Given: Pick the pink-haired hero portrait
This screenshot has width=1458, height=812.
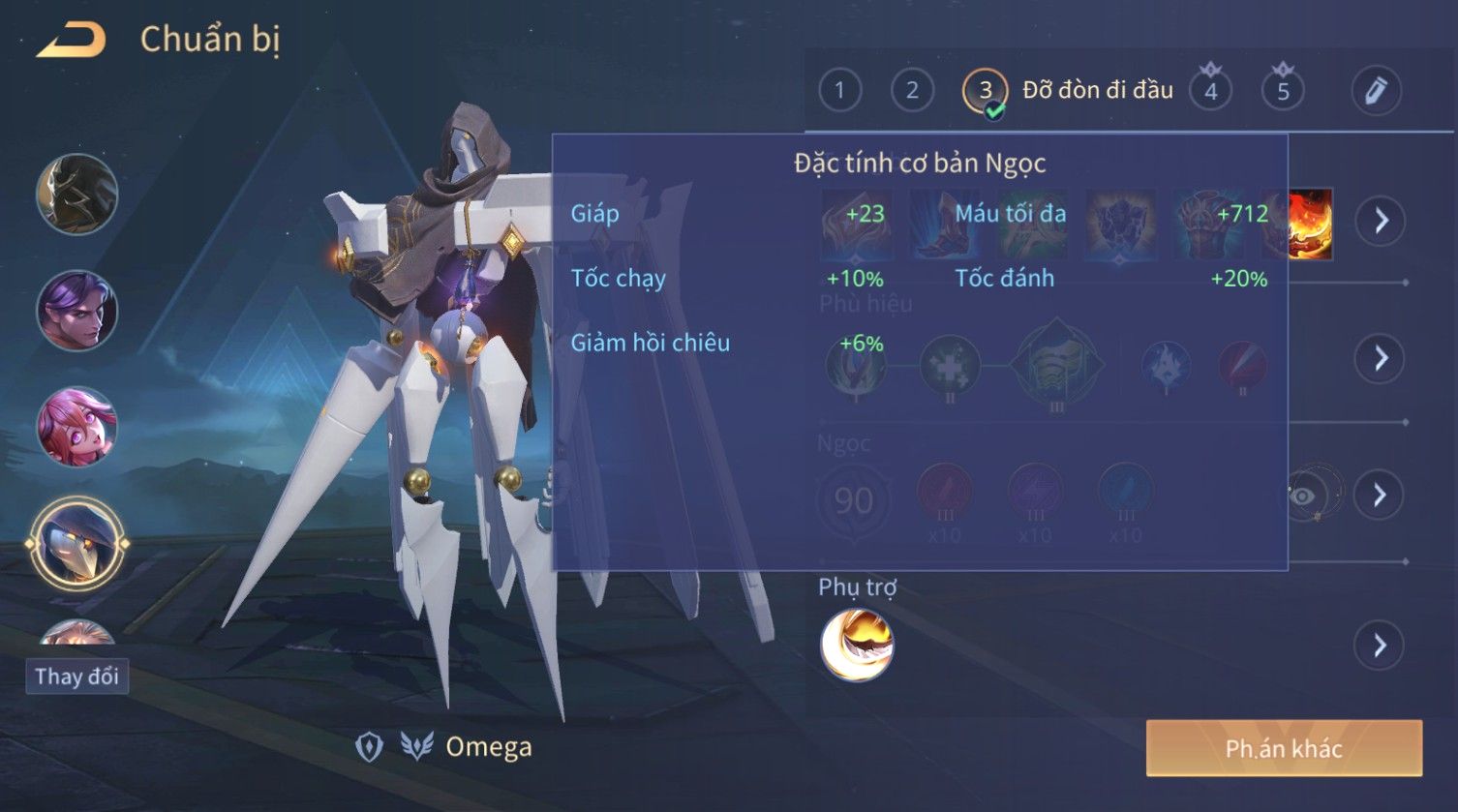Looking at the screenshot, I should tap(76, 426).
